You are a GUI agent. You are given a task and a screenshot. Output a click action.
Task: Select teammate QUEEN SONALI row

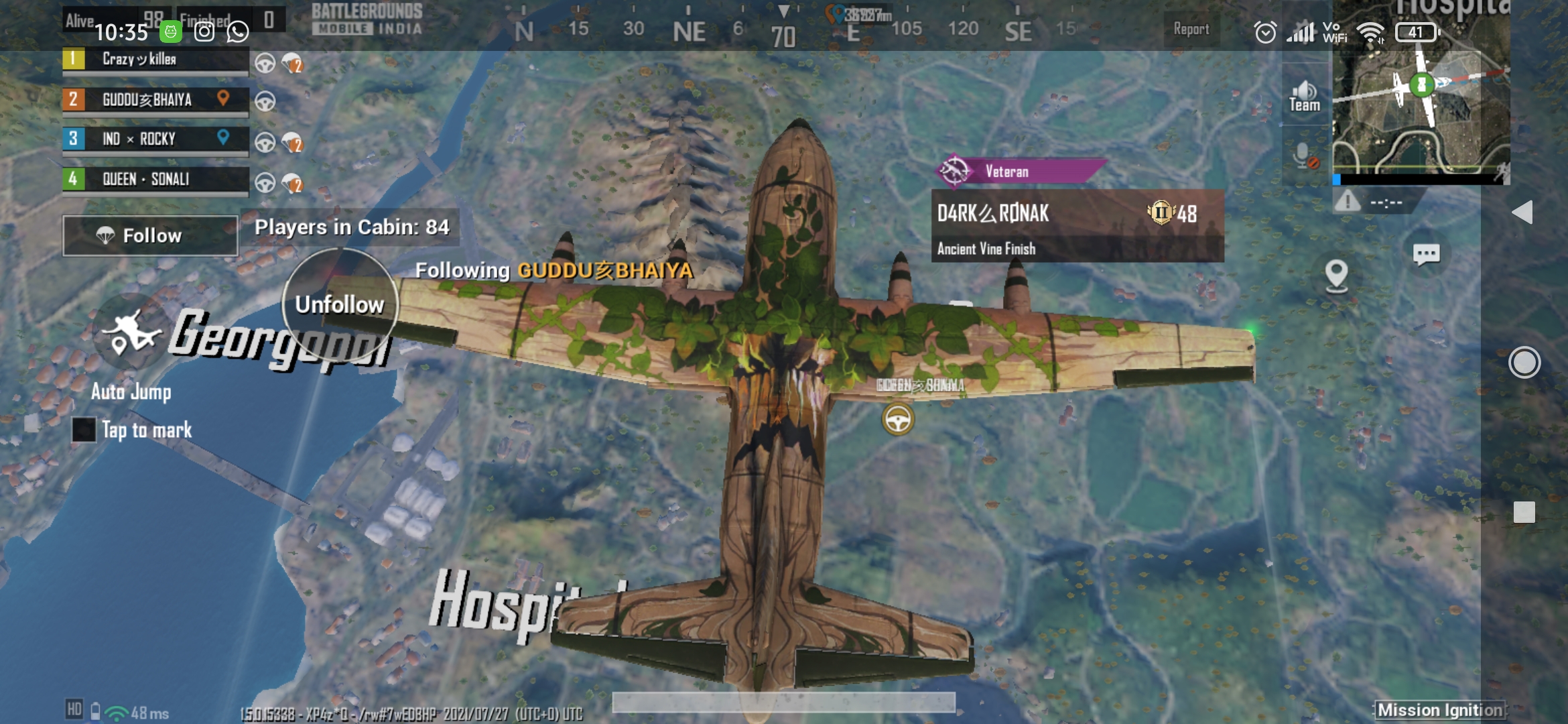coord(155,179)
